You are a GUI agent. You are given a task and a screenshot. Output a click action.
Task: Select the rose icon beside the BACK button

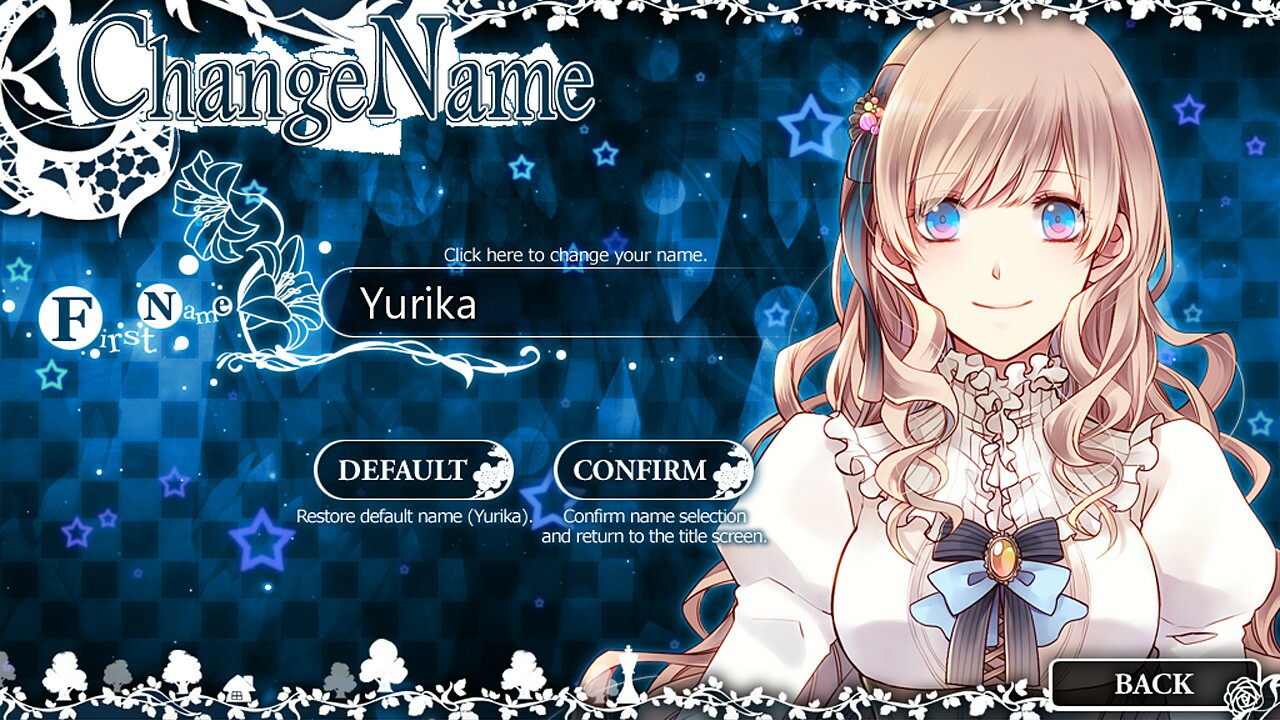(1243, 693)
